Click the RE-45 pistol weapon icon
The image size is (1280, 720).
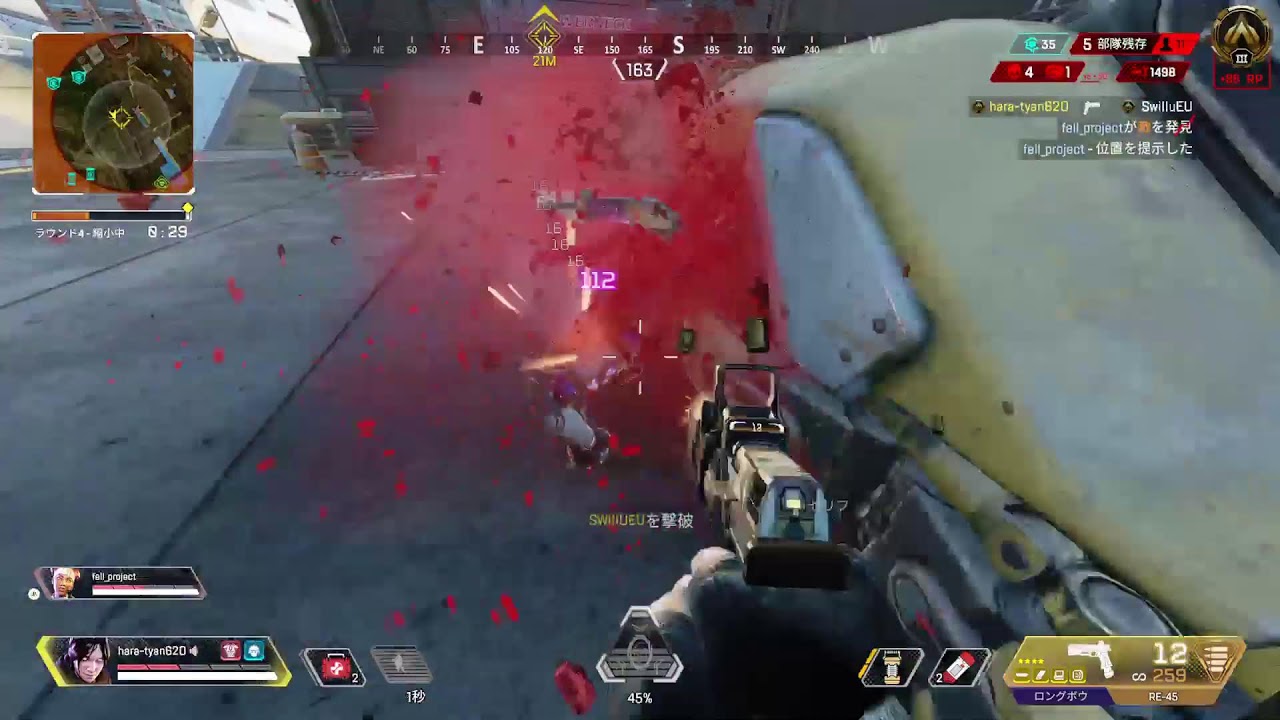(1092, 658)
